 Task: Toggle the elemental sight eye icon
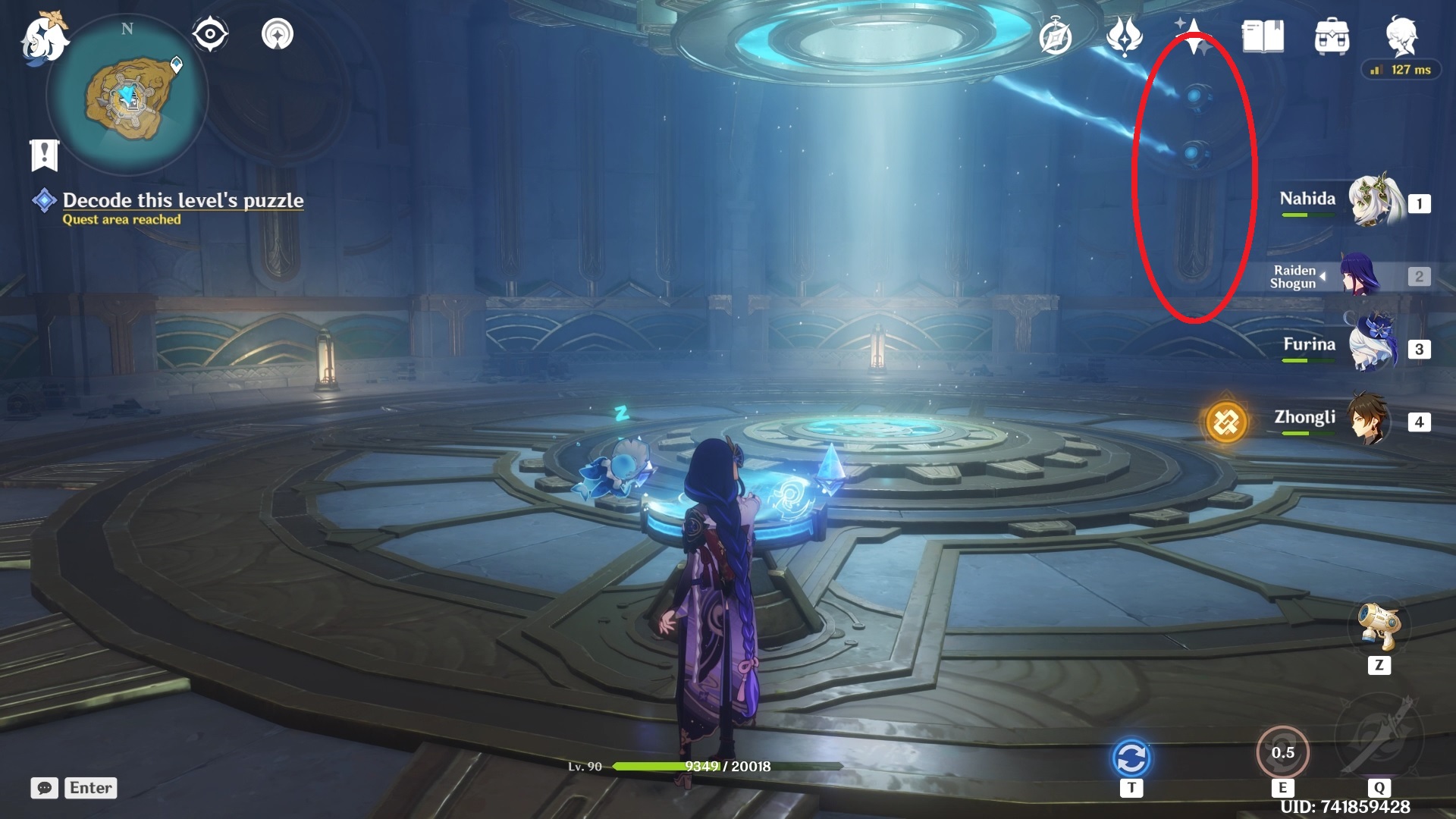coord(209,34)
